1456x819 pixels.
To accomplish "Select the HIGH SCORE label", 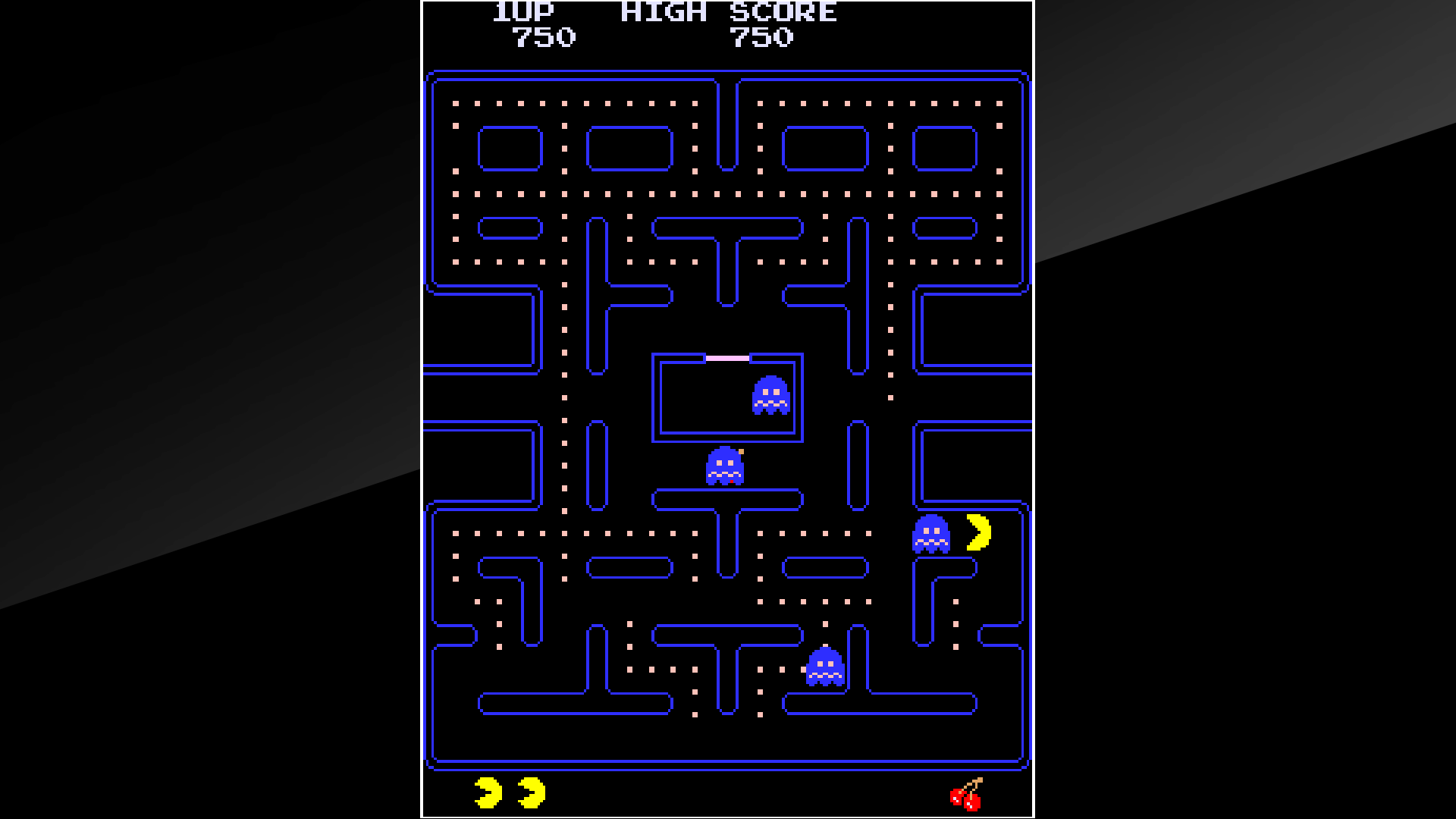I will pos(729,11).
